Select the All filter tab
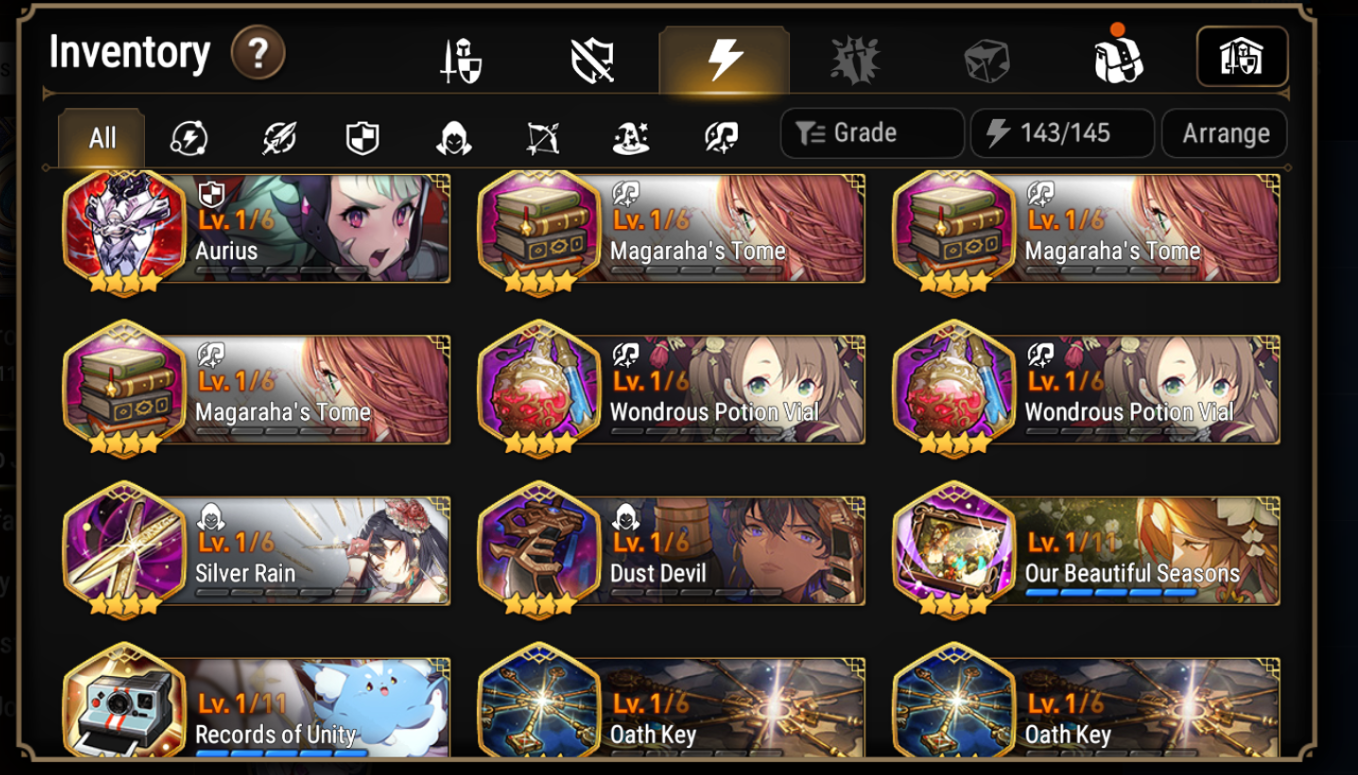This screenshot has width=1358, height=775. click(100, 138)
